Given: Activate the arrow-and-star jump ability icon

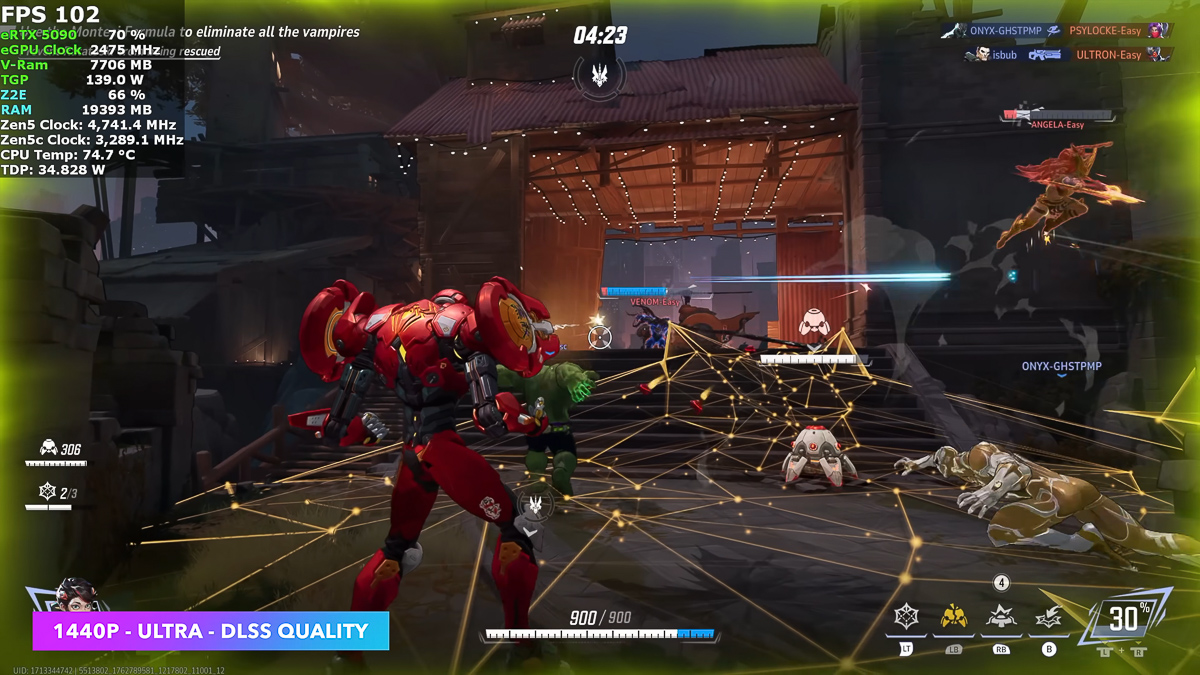Looking at the screenshot, I should click(1048, 619).
